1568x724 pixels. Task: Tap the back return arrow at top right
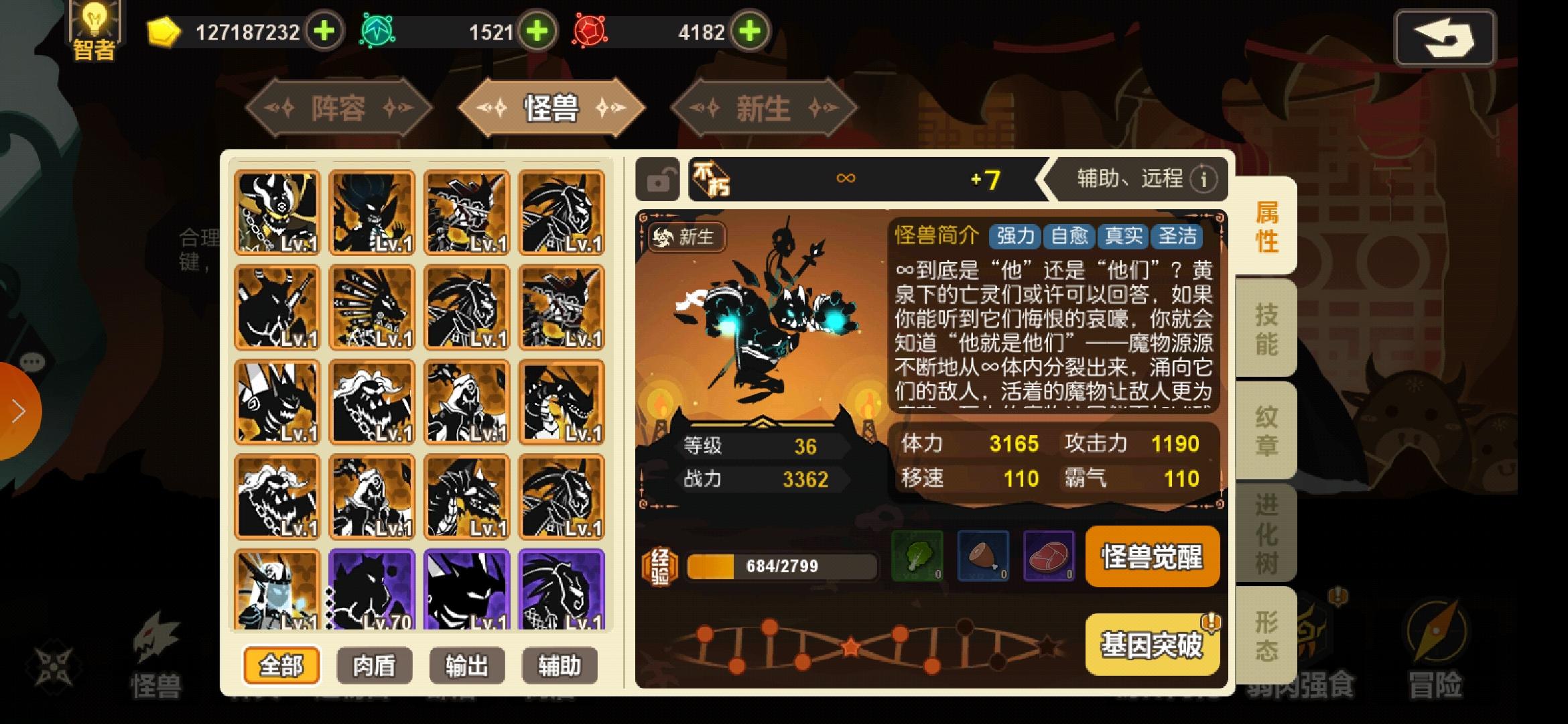coord(1445,37)
